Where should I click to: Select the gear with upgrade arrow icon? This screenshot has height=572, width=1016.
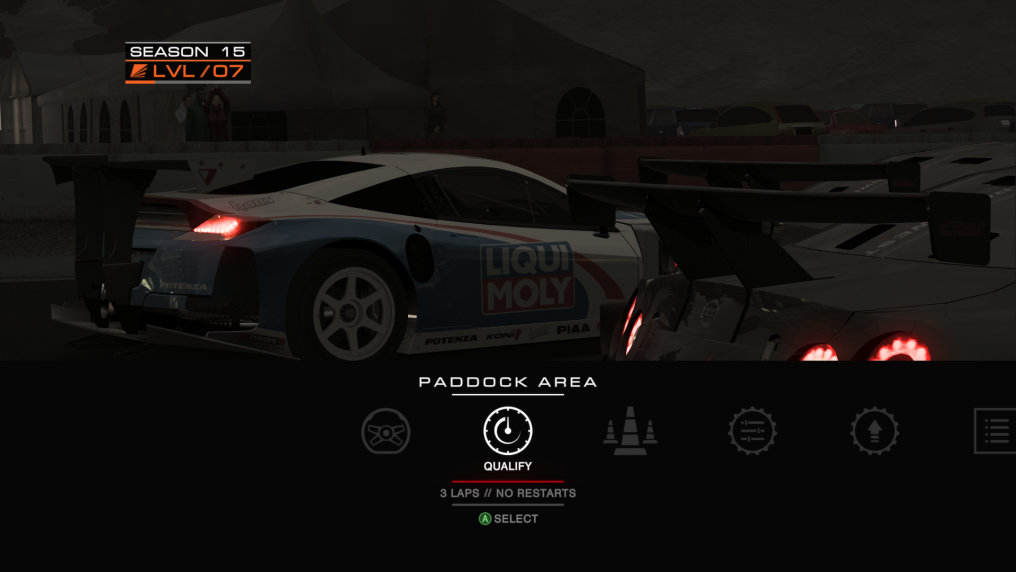pyautogui.click(x=874, y=432)
